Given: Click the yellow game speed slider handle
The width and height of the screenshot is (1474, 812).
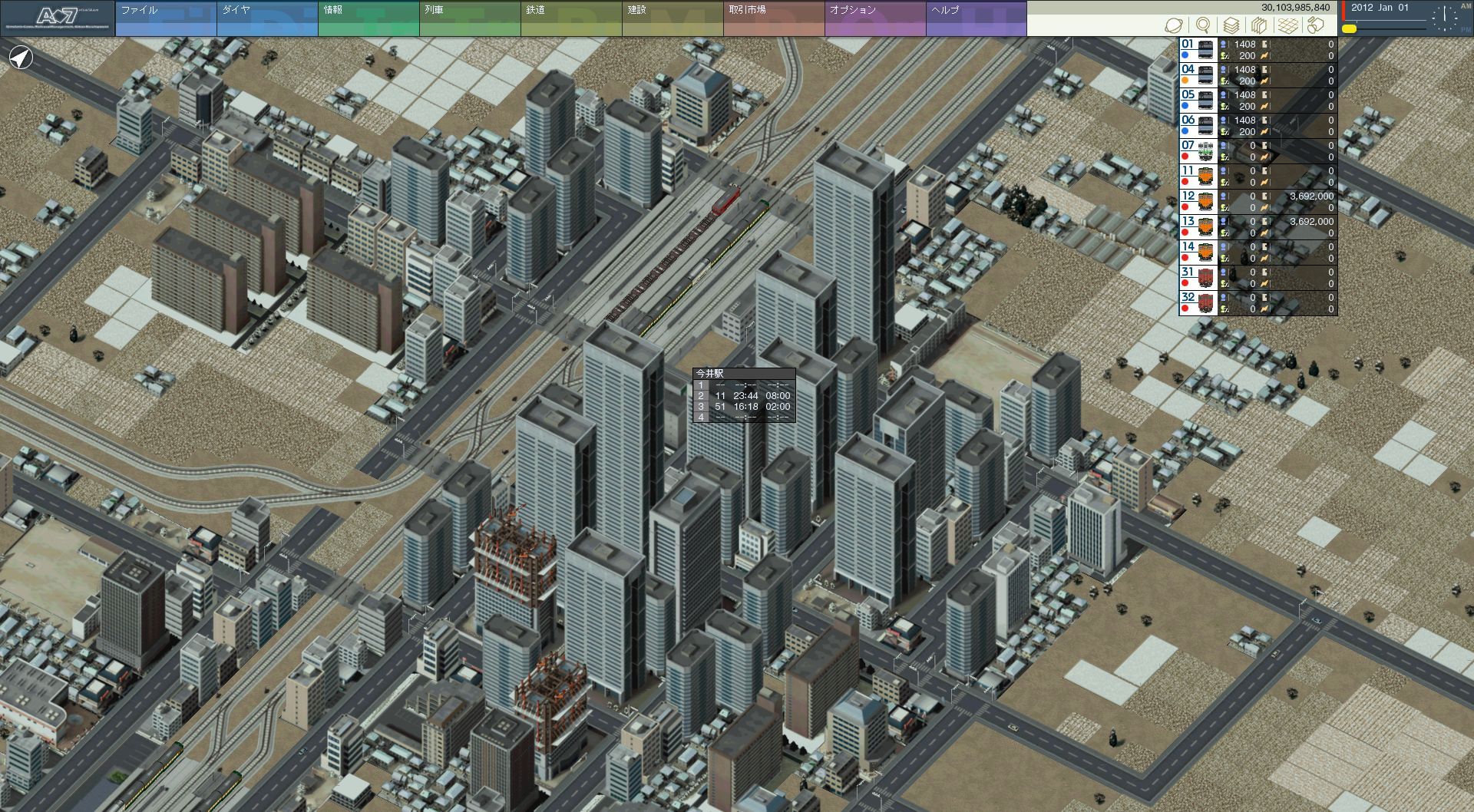Looking at the screenshot, I should 1349,29.
